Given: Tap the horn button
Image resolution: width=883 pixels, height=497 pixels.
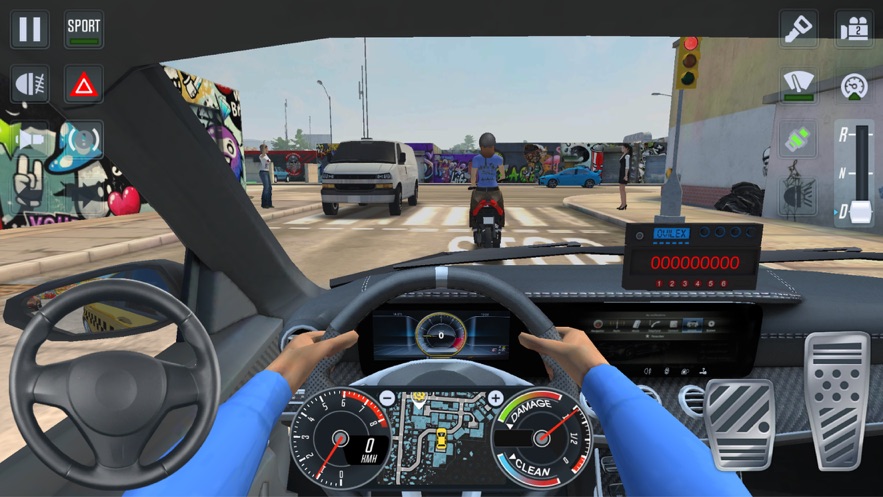Looking at the screenshot, I should click(x=84, y=139).
